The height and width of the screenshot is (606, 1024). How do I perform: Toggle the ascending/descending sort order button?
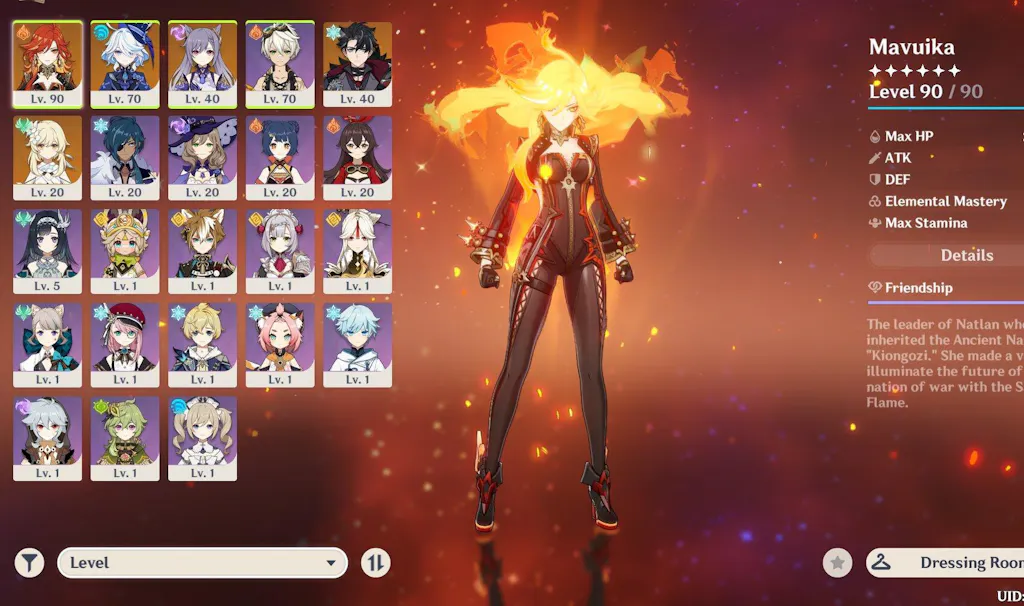375,563
